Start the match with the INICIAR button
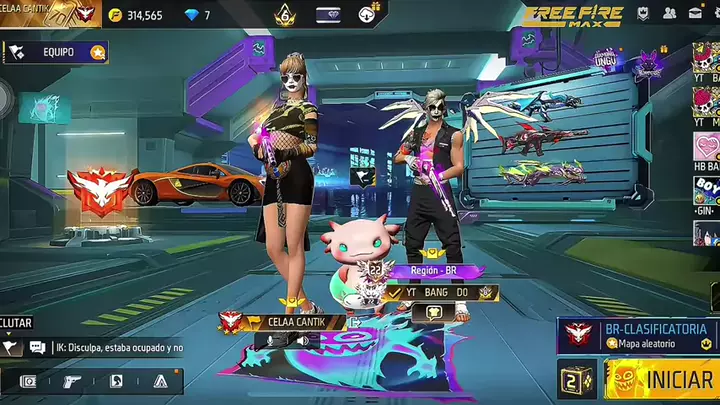This screenshot has width=720, height=405. point(664,381)
